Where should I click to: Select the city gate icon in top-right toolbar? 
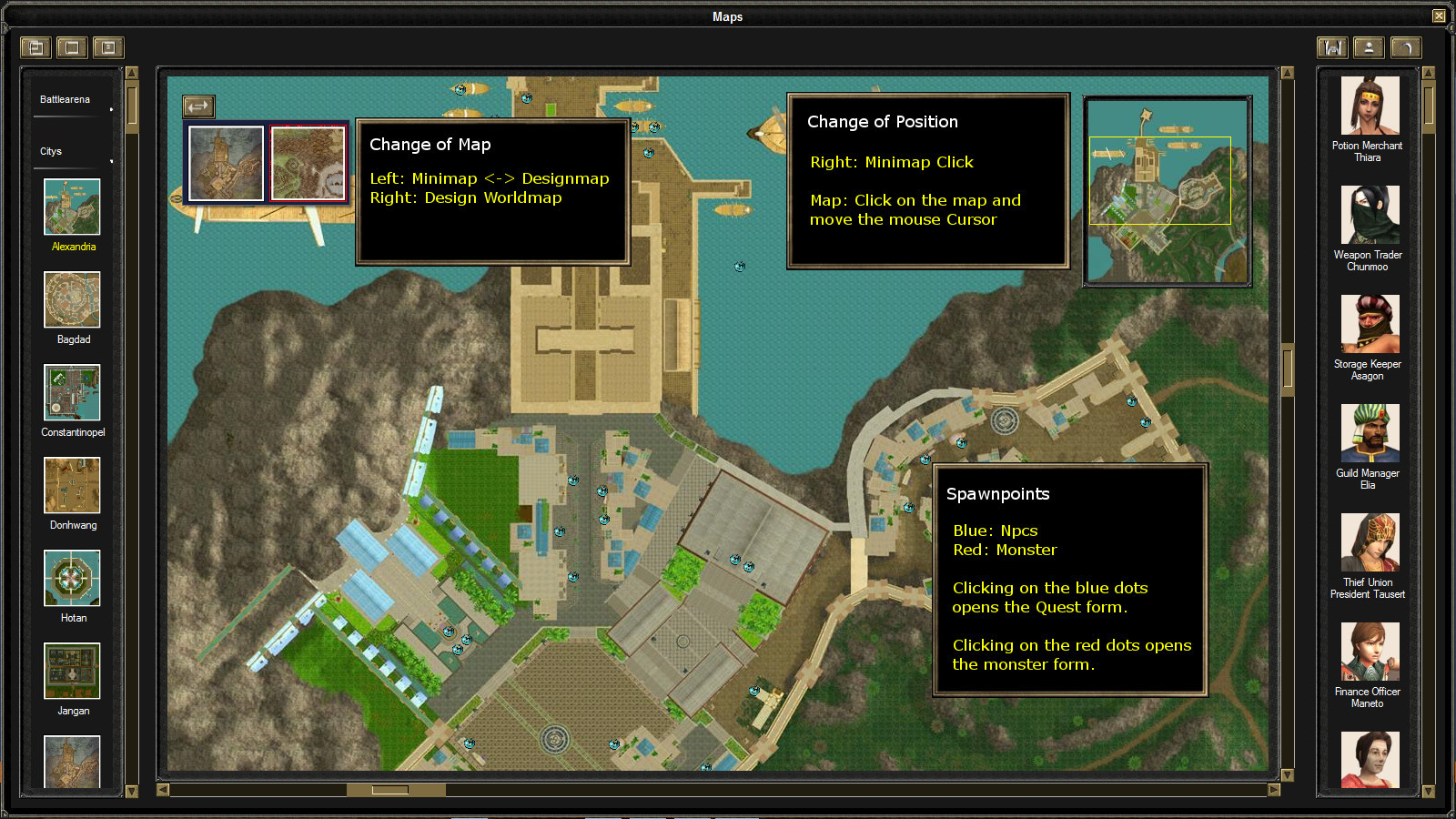pyautogui.click(x=1331, y=47)
